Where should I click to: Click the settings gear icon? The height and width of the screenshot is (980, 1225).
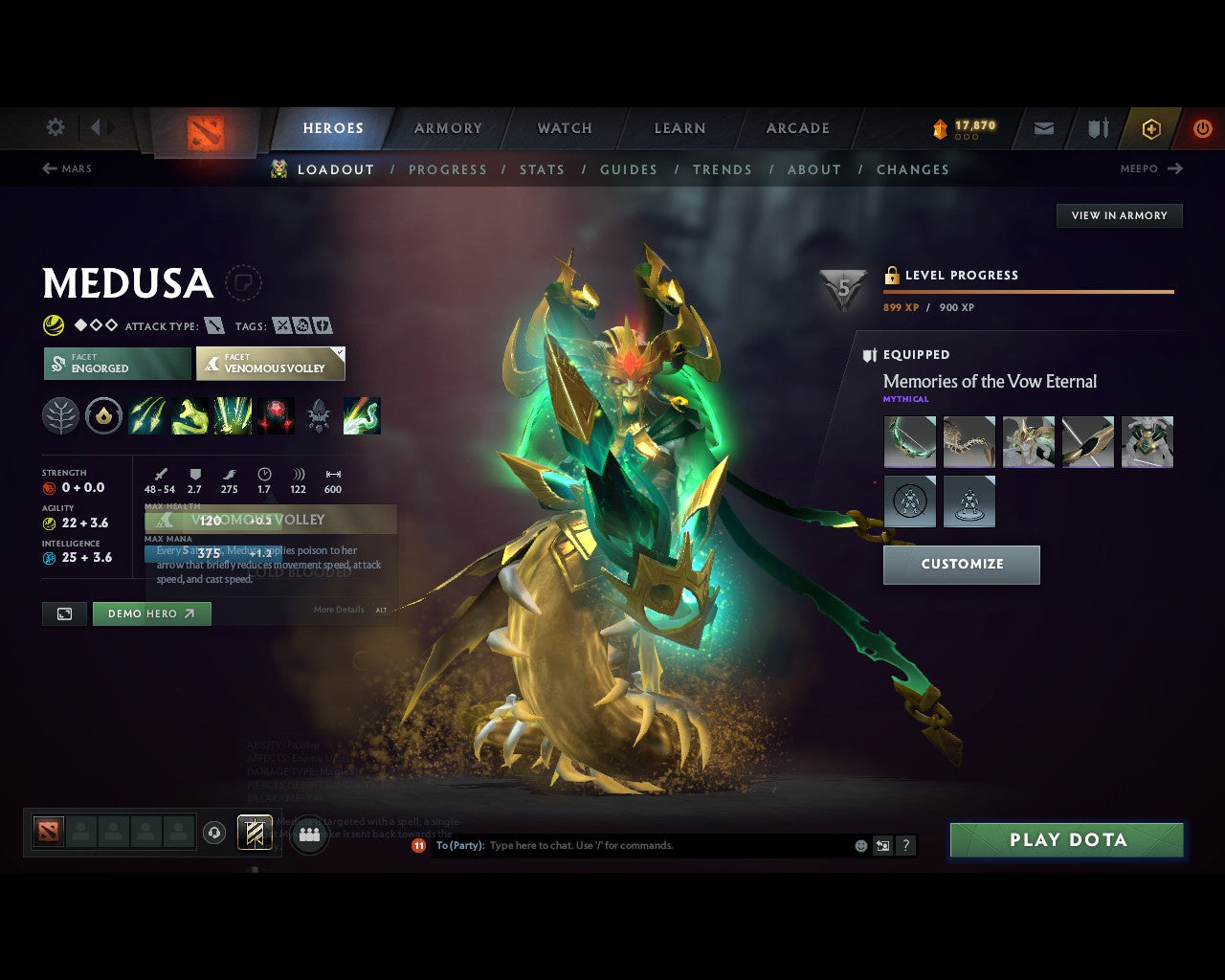[55, 127]
